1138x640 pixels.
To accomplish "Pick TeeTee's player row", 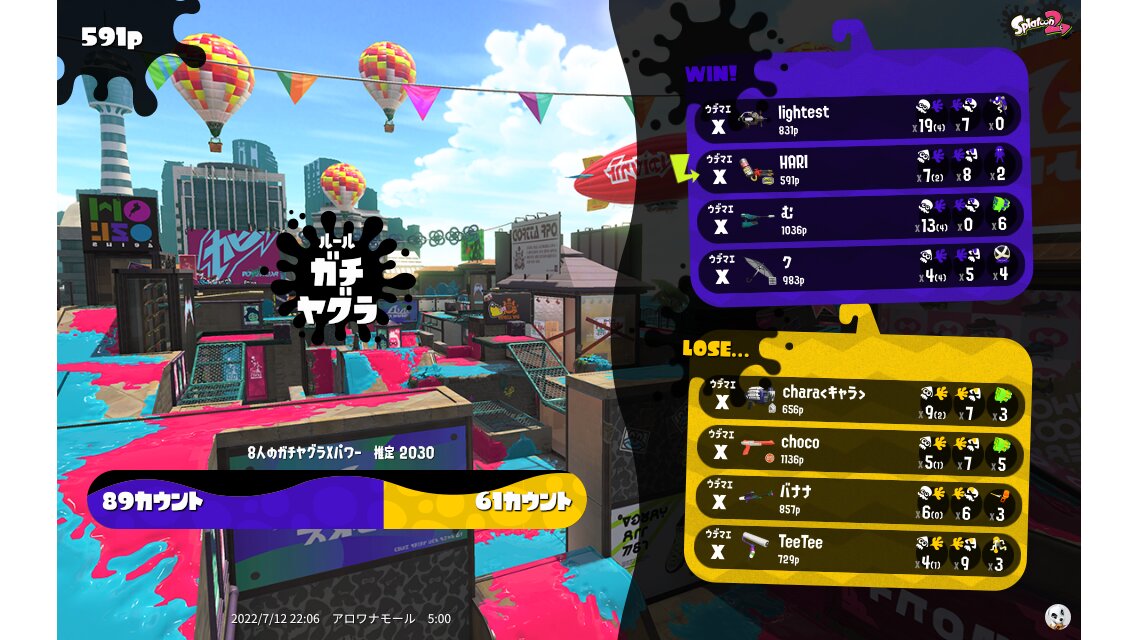I will point(858,550).
